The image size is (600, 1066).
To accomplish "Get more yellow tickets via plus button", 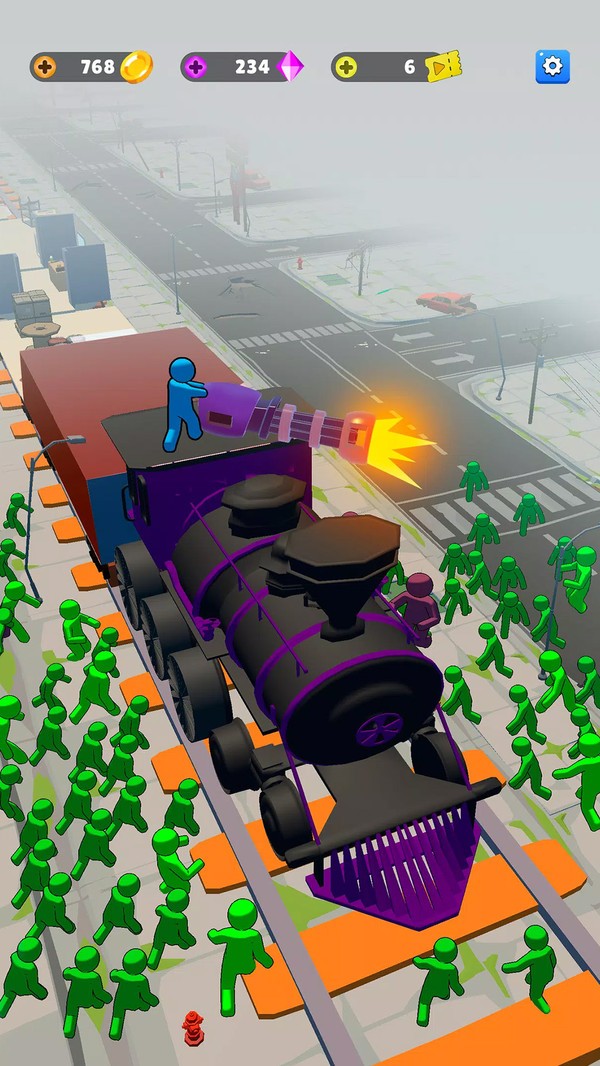I will [346, 67].
